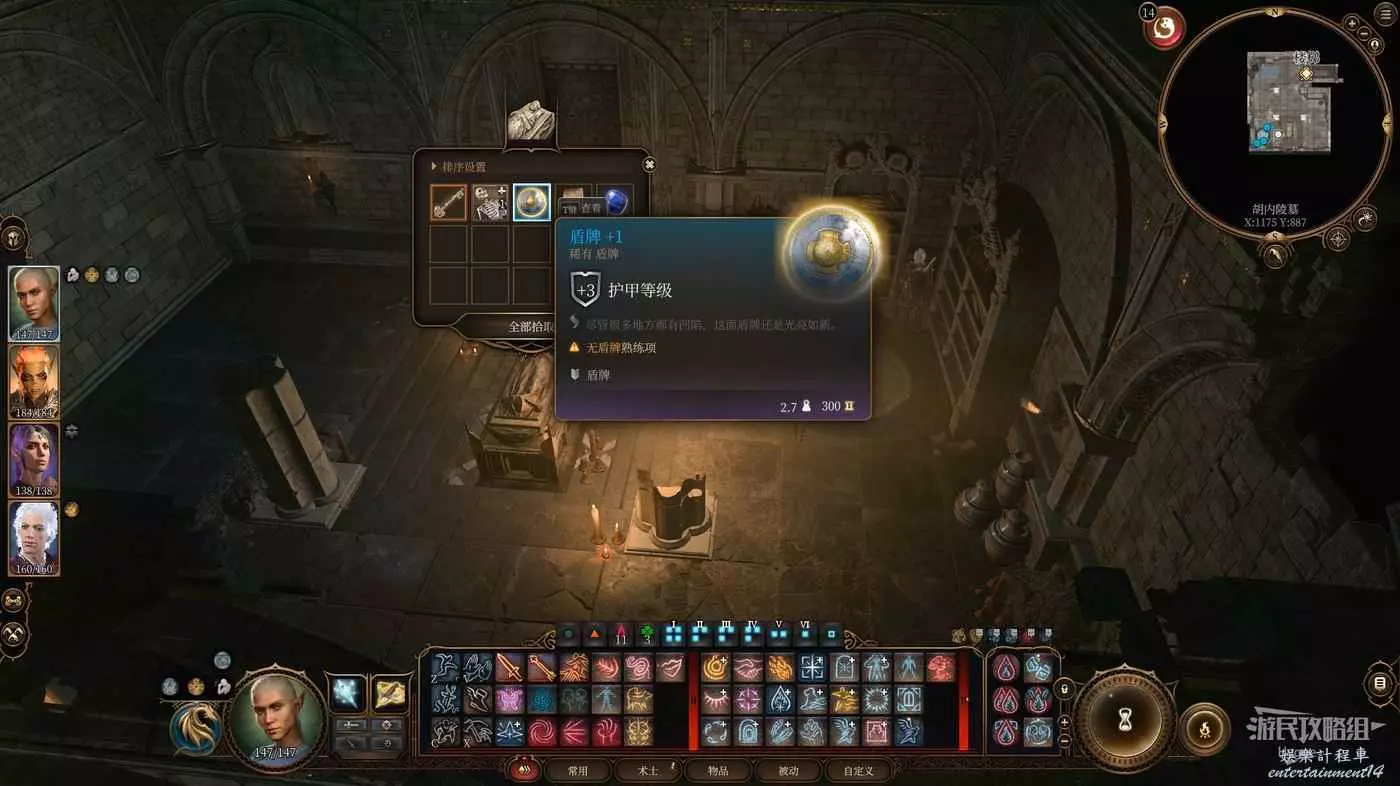The image size is (1400, 786).
Task: Select the skeleton remains loot slot
Action: coord(490,202)
